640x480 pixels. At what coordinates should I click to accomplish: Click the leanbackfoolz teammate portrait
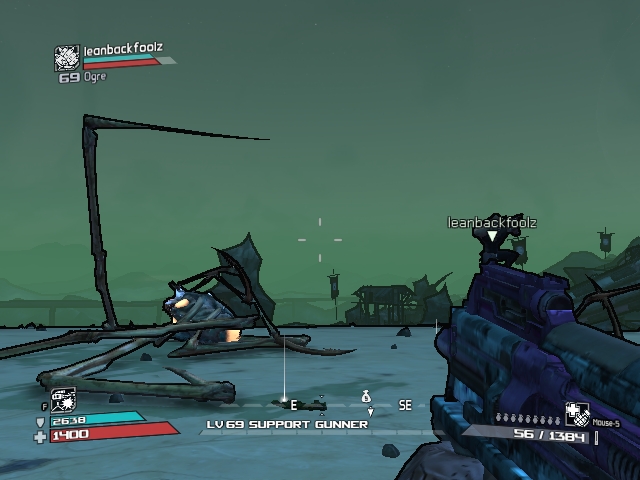point(66,58)
